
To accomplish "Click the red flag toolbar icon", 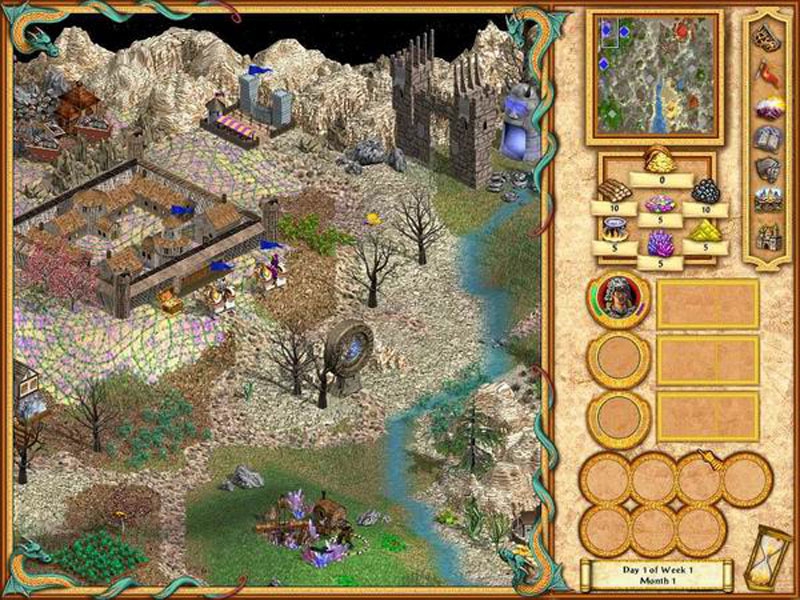I will 768,72.
